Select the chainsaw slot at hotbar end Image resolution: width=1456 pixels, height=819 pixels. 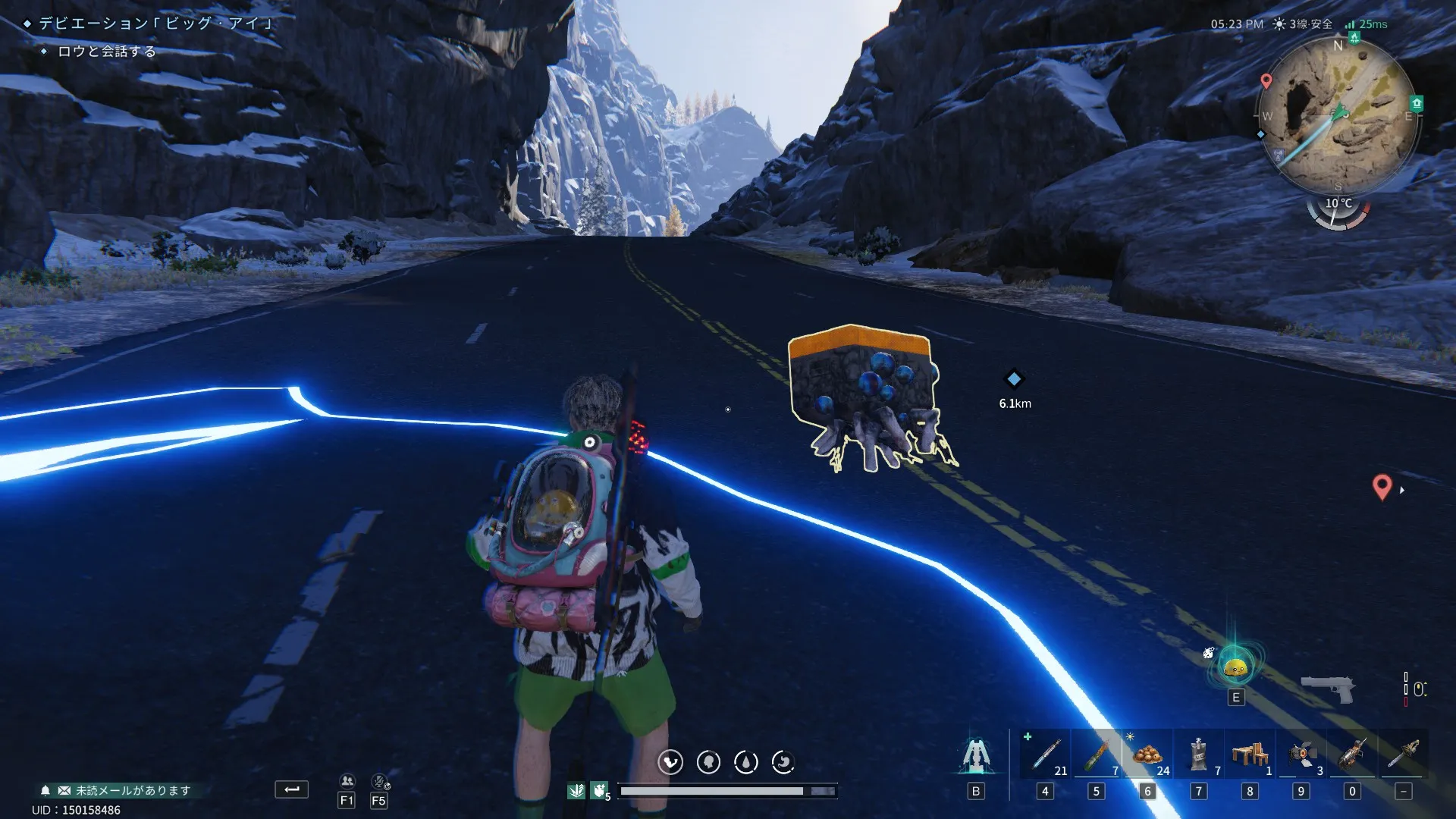point(1404,755)
